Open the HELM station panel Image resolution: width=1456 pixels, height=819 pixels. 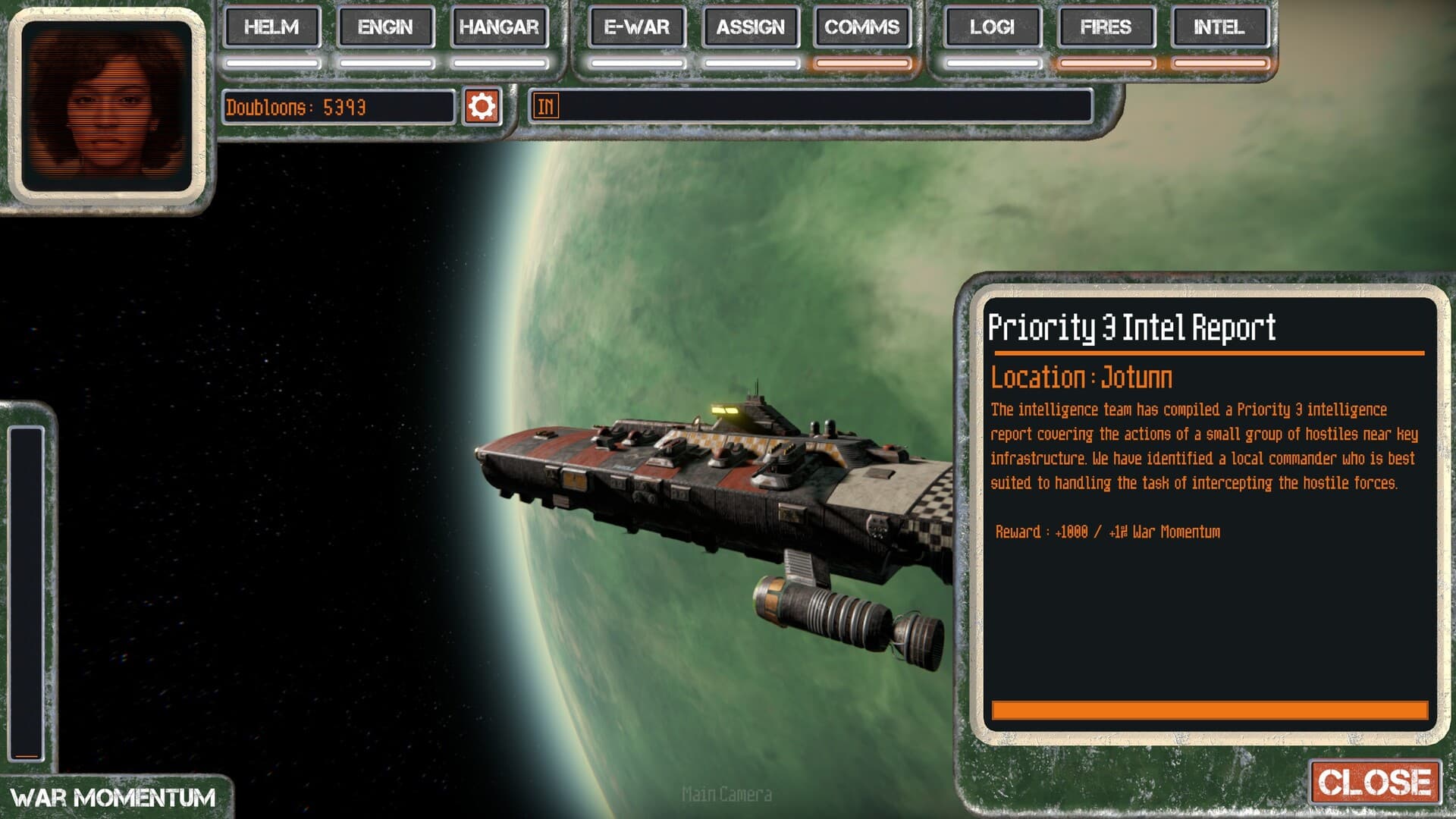(x=271, y=28)
